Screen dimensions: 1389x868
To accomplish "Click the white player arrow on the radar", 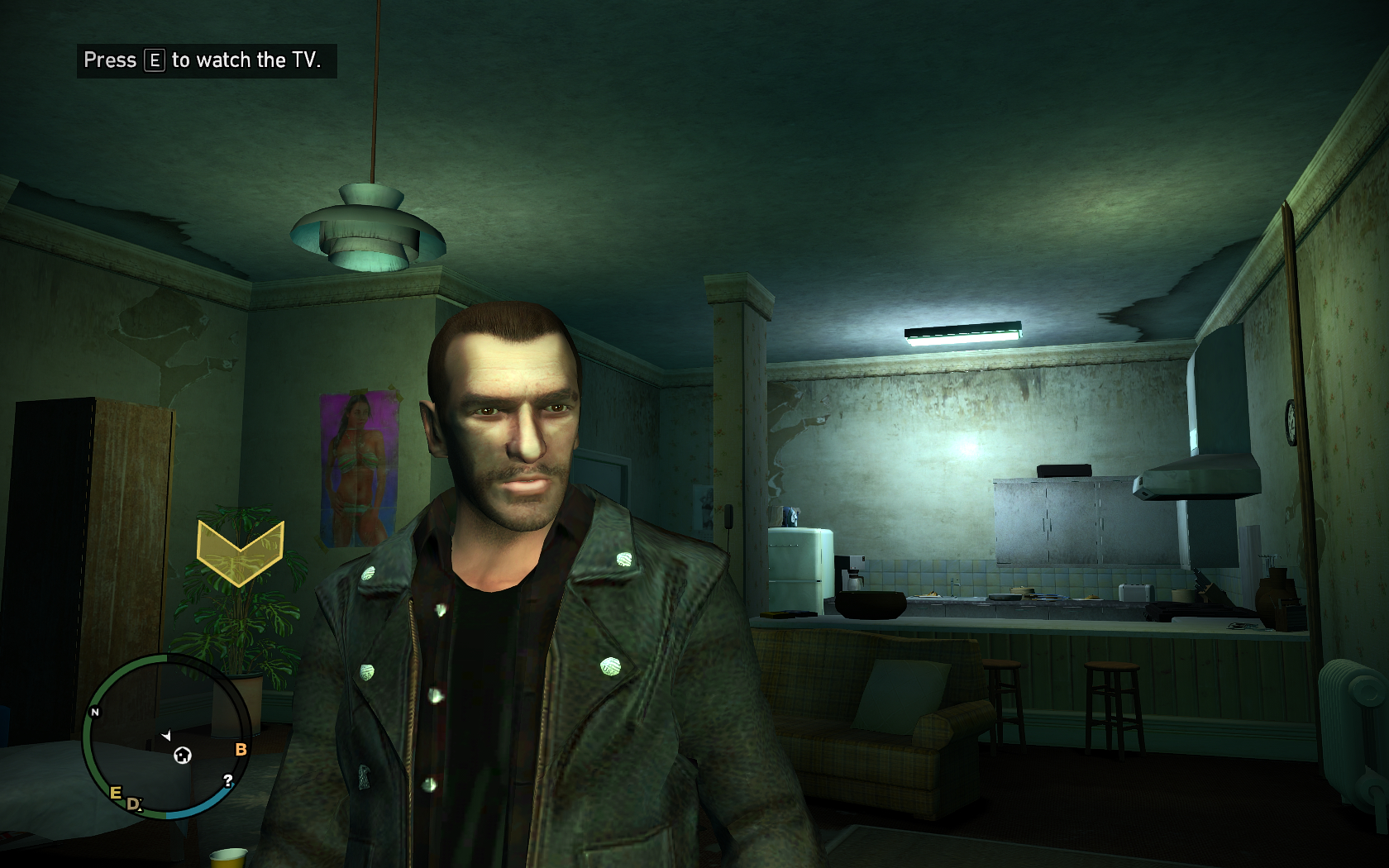I will point(166,735).
